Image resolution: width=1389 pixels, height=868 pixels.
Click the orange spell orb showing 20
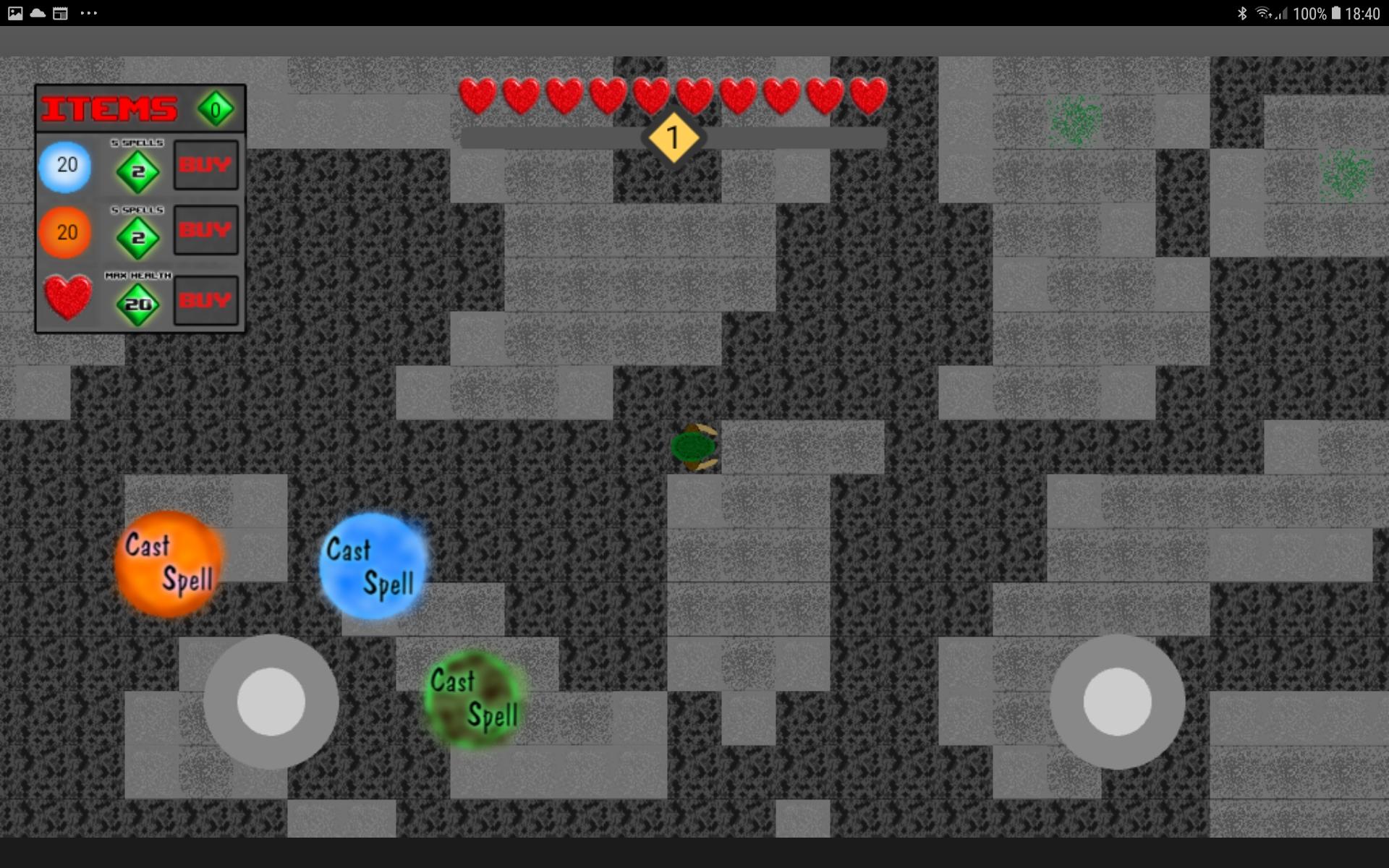65,232
